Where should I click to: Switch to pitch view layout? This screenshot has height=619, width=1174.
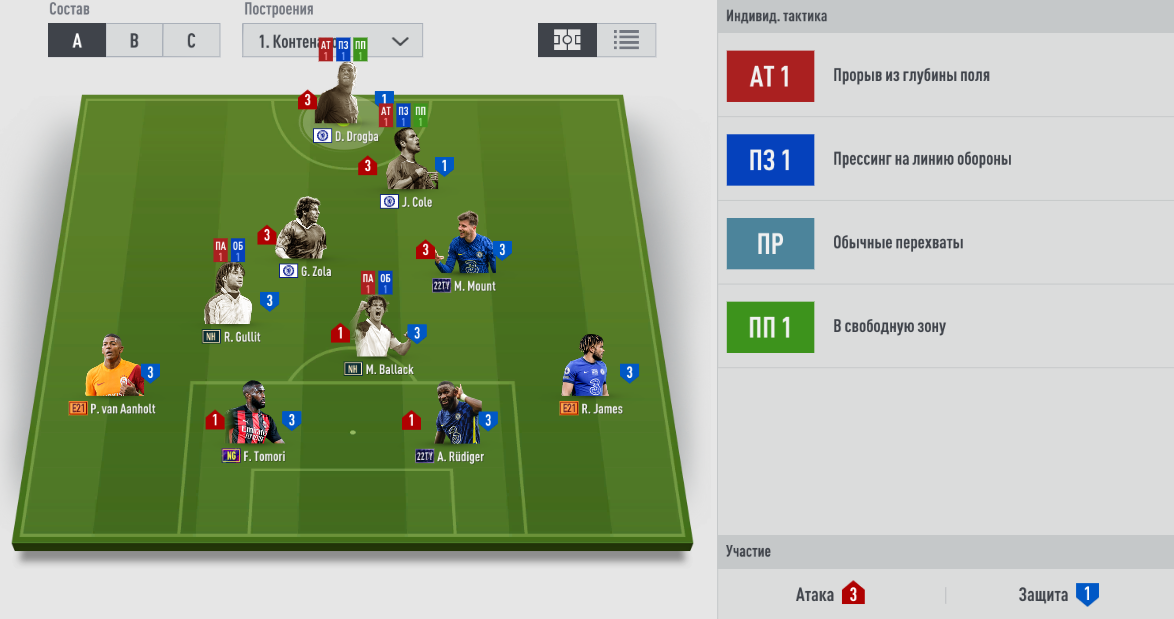(567, 40)
